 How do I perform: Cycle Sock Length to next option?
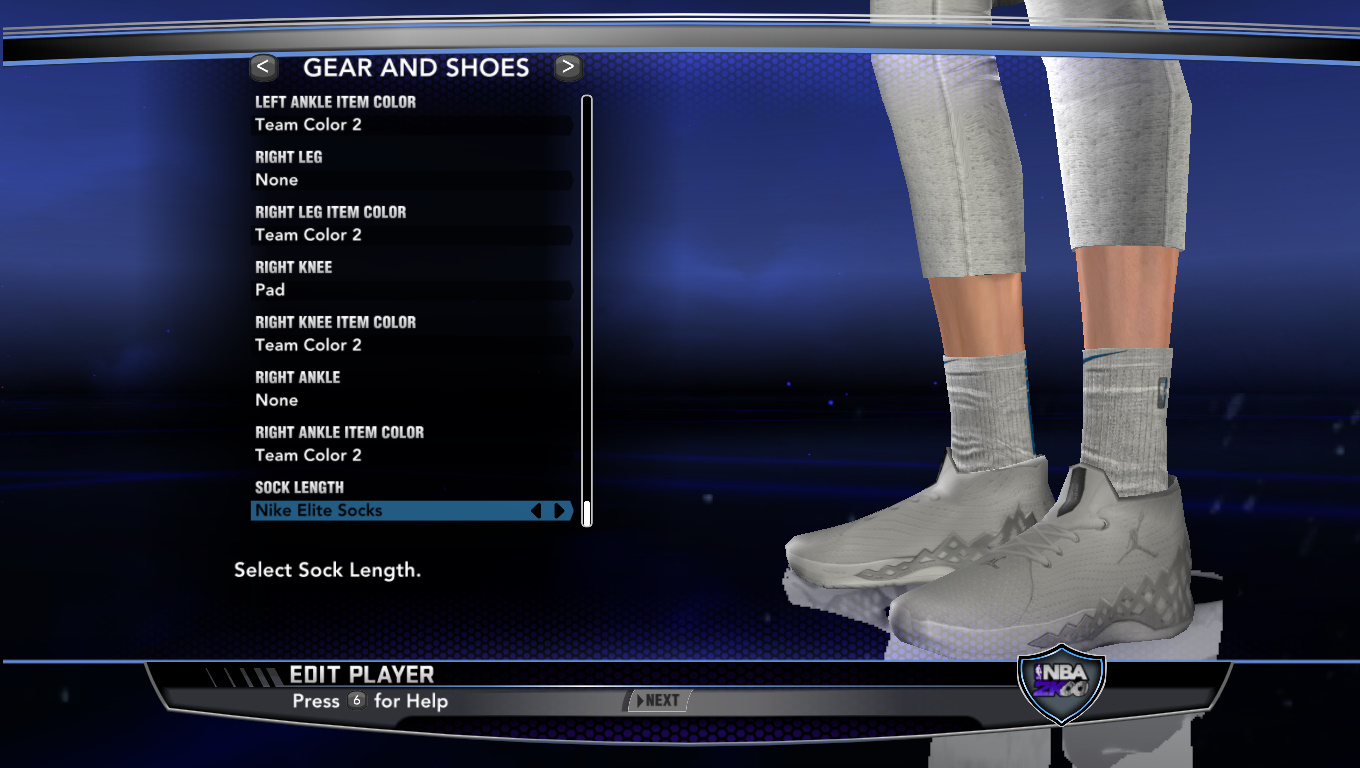pos(559,511)
